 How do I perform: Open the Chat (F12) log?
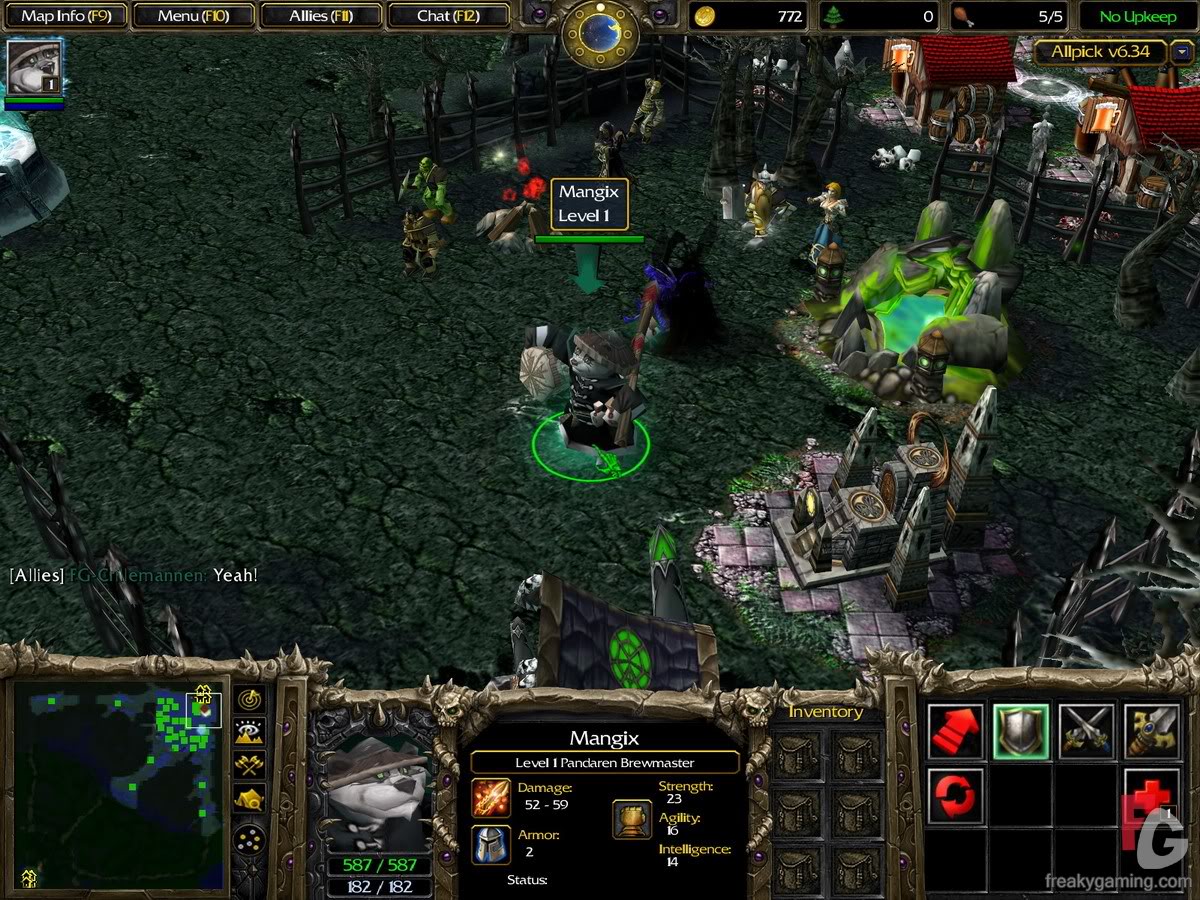tap(447, 16)
